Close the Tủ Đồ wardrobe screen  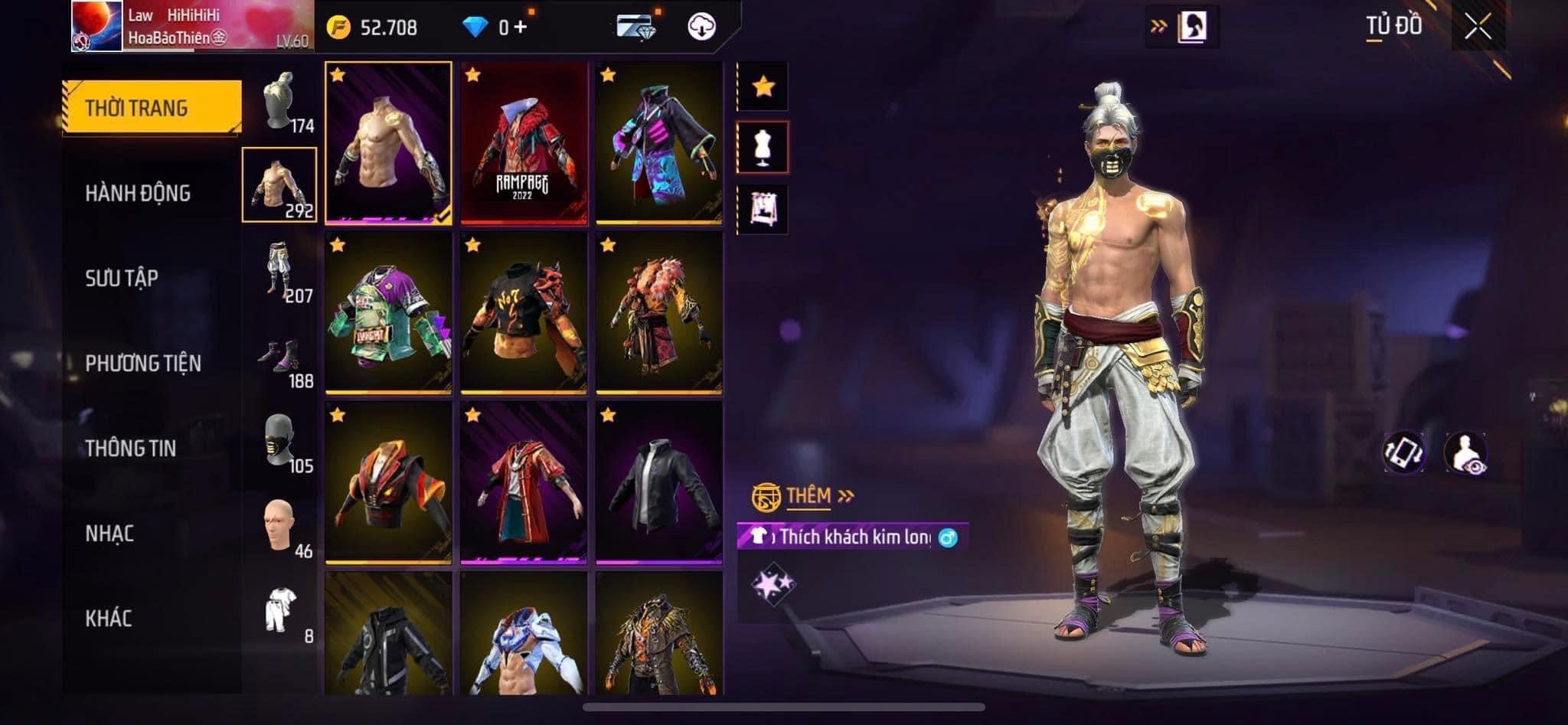(x=1478, y=27)
